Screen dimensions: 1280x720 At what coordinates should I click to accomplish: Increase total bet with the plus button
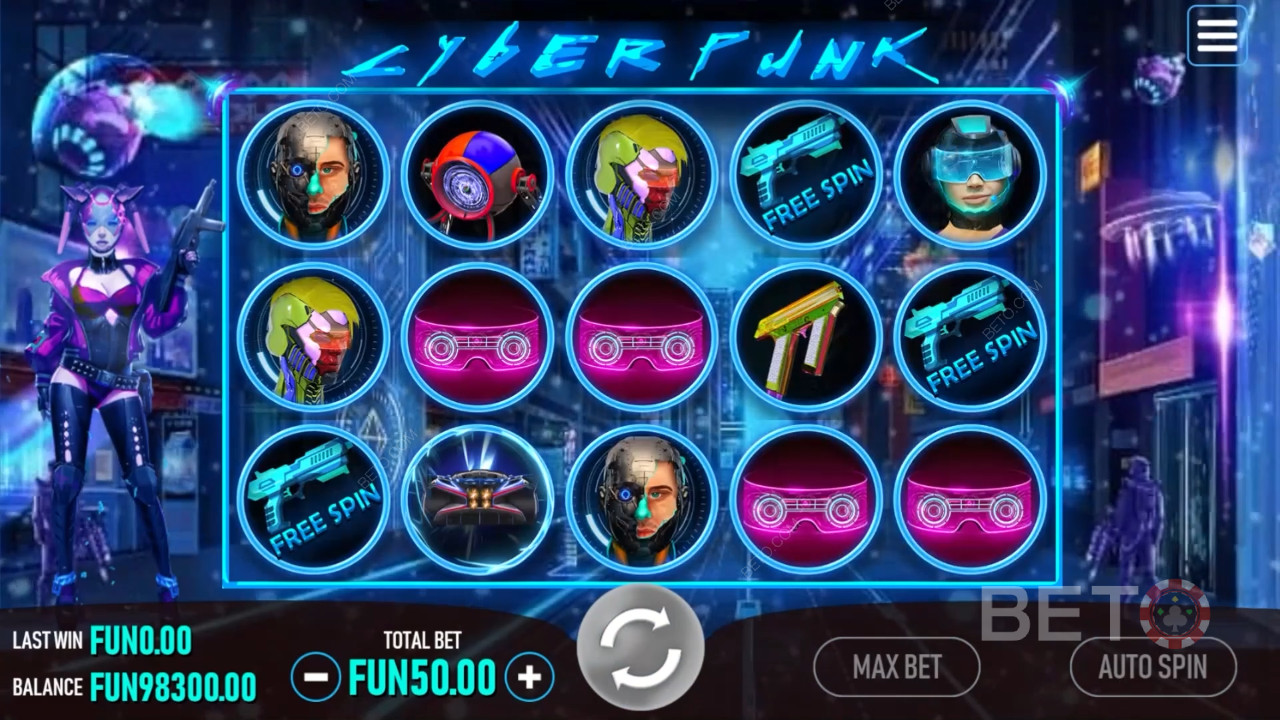[529, 678]
